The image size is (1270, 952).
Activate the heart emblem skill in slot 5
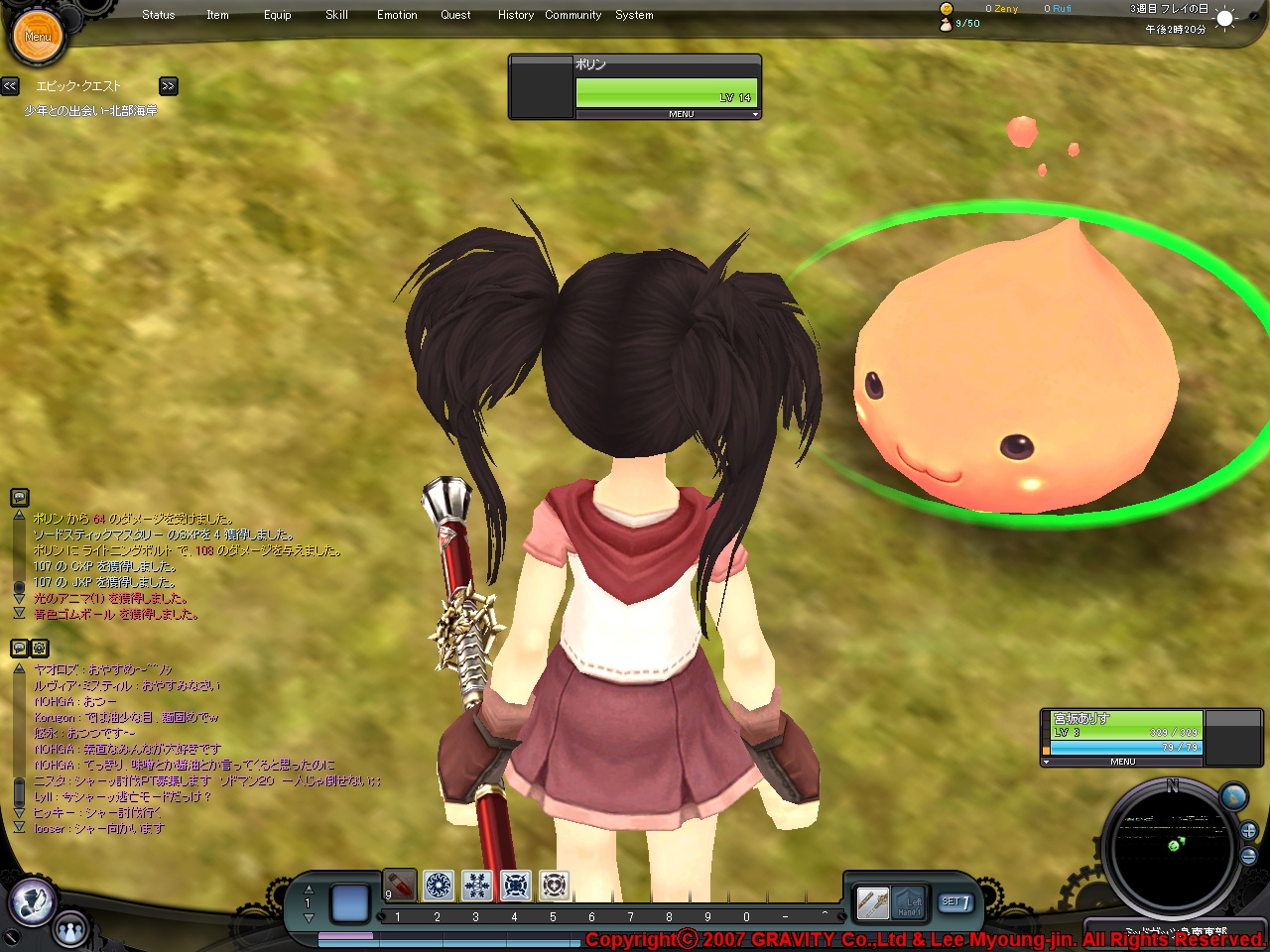(x=555, y=885)
